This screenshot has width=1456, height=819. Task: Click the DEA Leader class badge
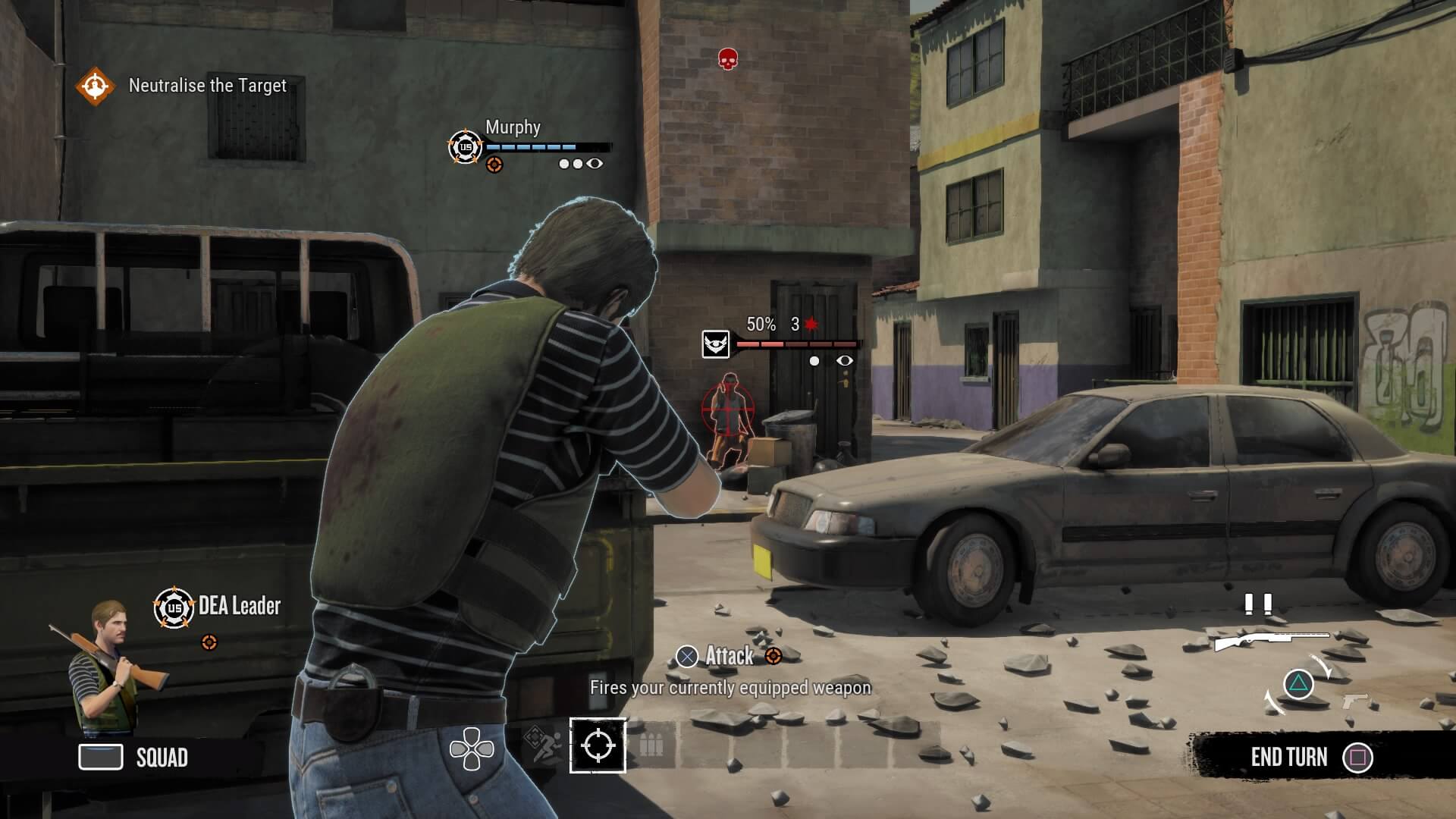174,607
